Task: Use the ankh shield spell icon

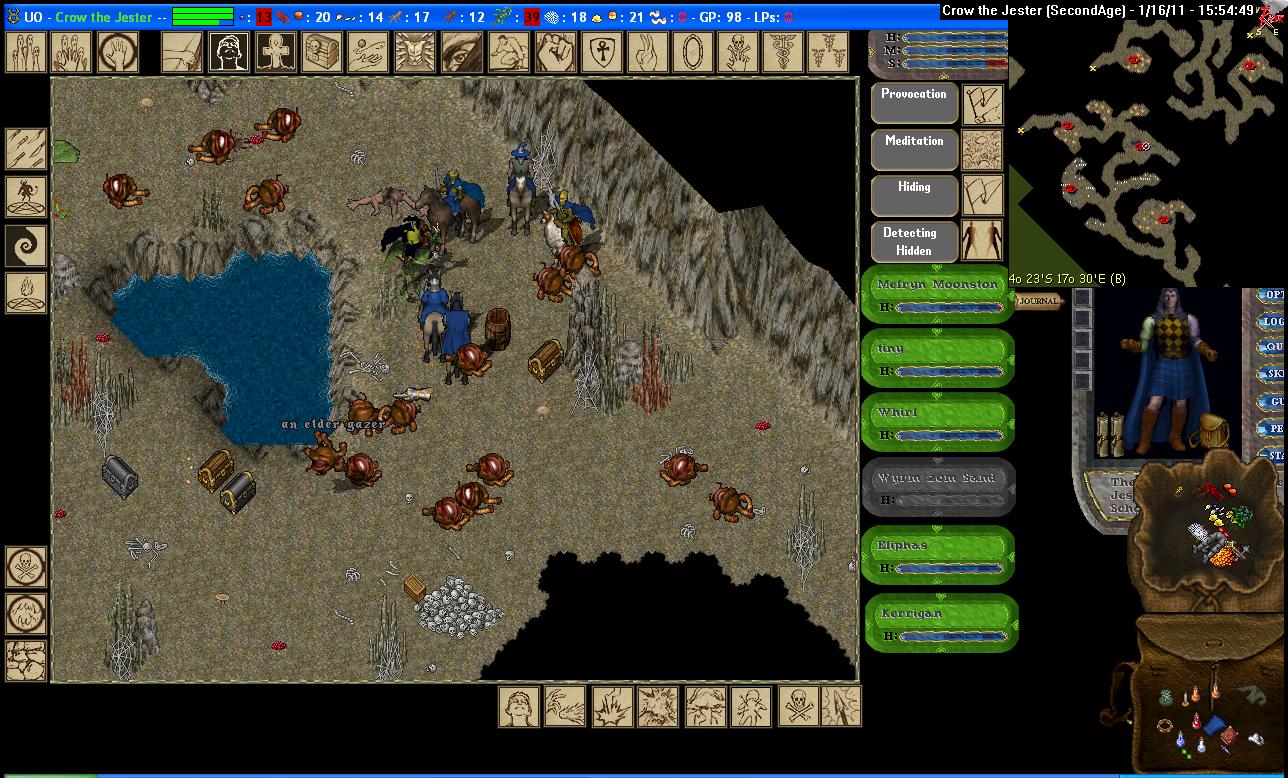Action: (x=600, y=52)
